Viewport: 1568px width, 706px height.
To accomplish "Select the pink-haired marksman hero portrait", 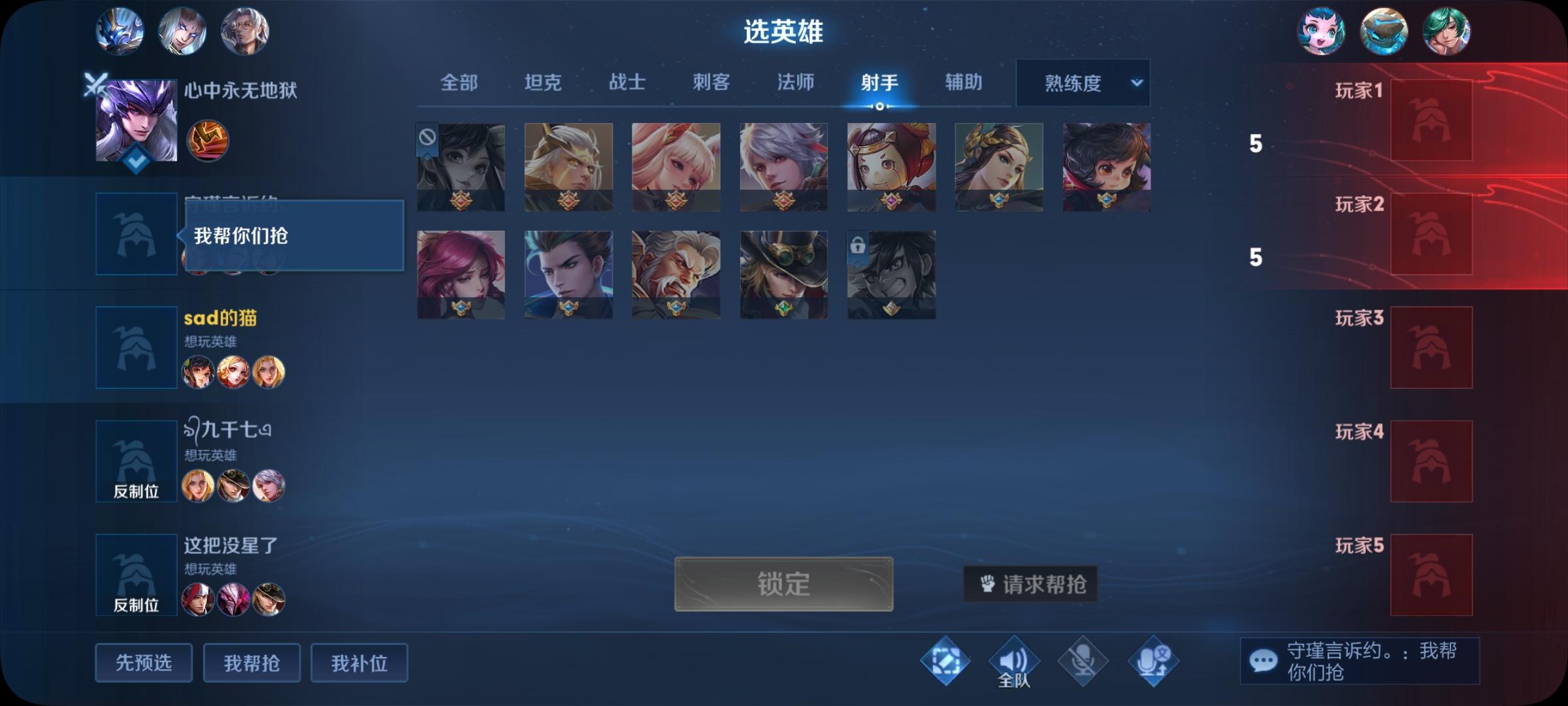I will pos(461,275).
